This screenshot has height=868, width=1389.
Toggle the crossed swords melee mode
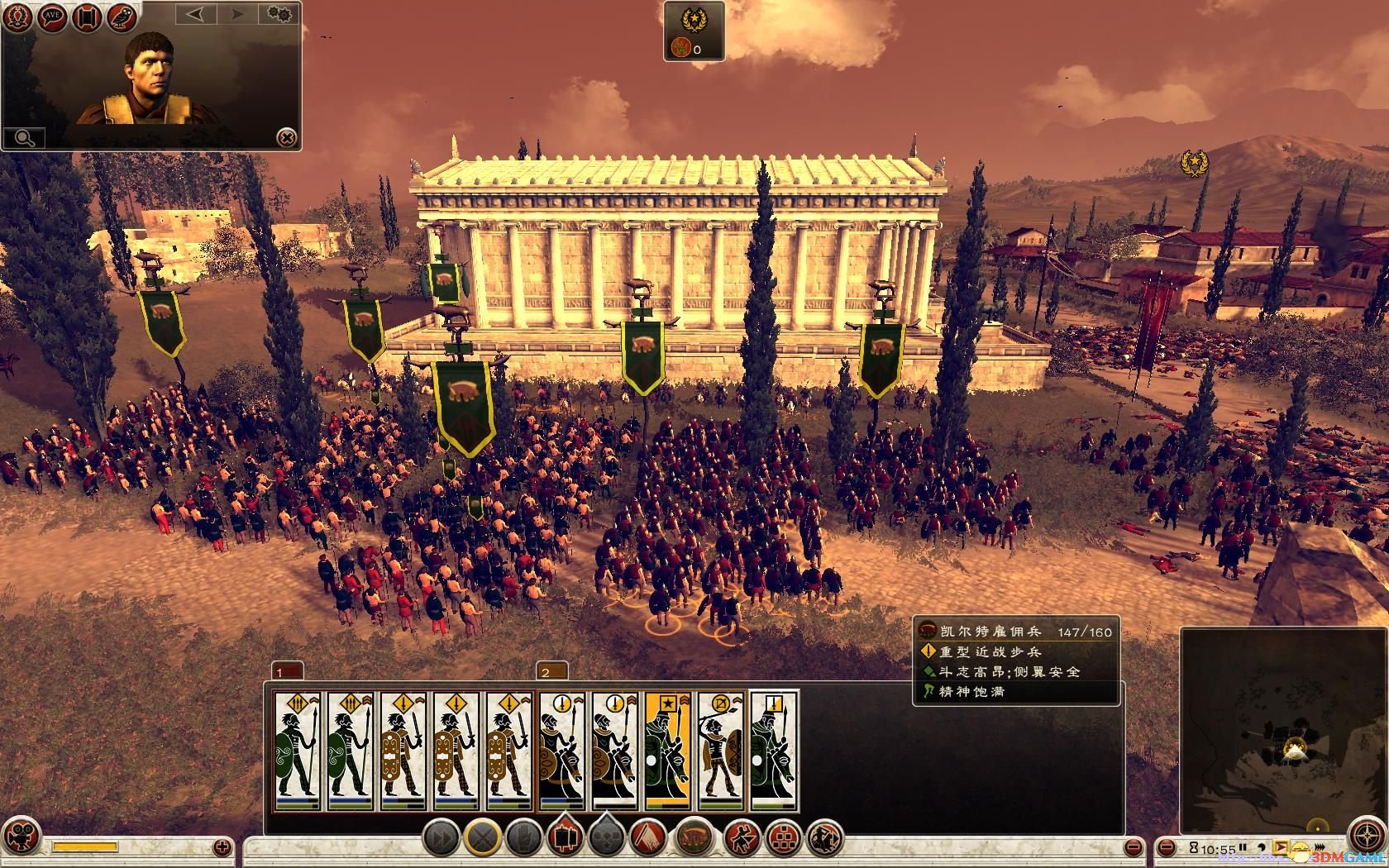pos(482,838)
